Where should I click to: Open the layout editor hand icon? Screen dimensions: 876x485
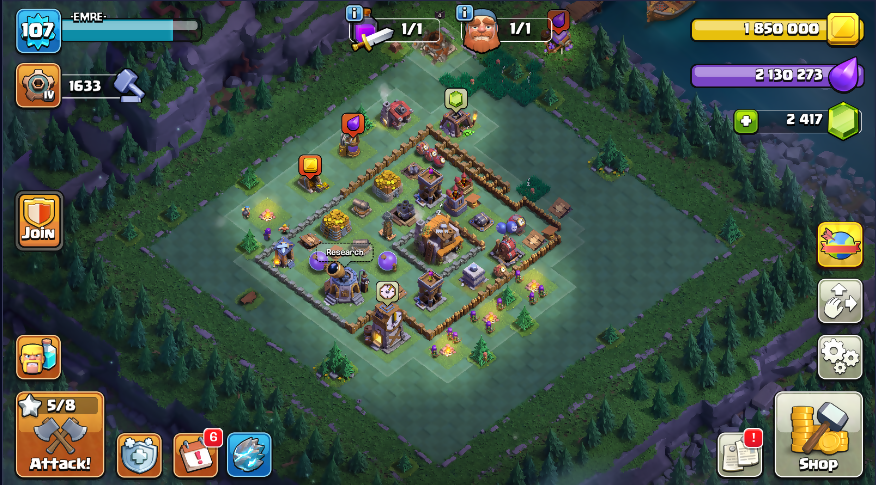(840, 301)
